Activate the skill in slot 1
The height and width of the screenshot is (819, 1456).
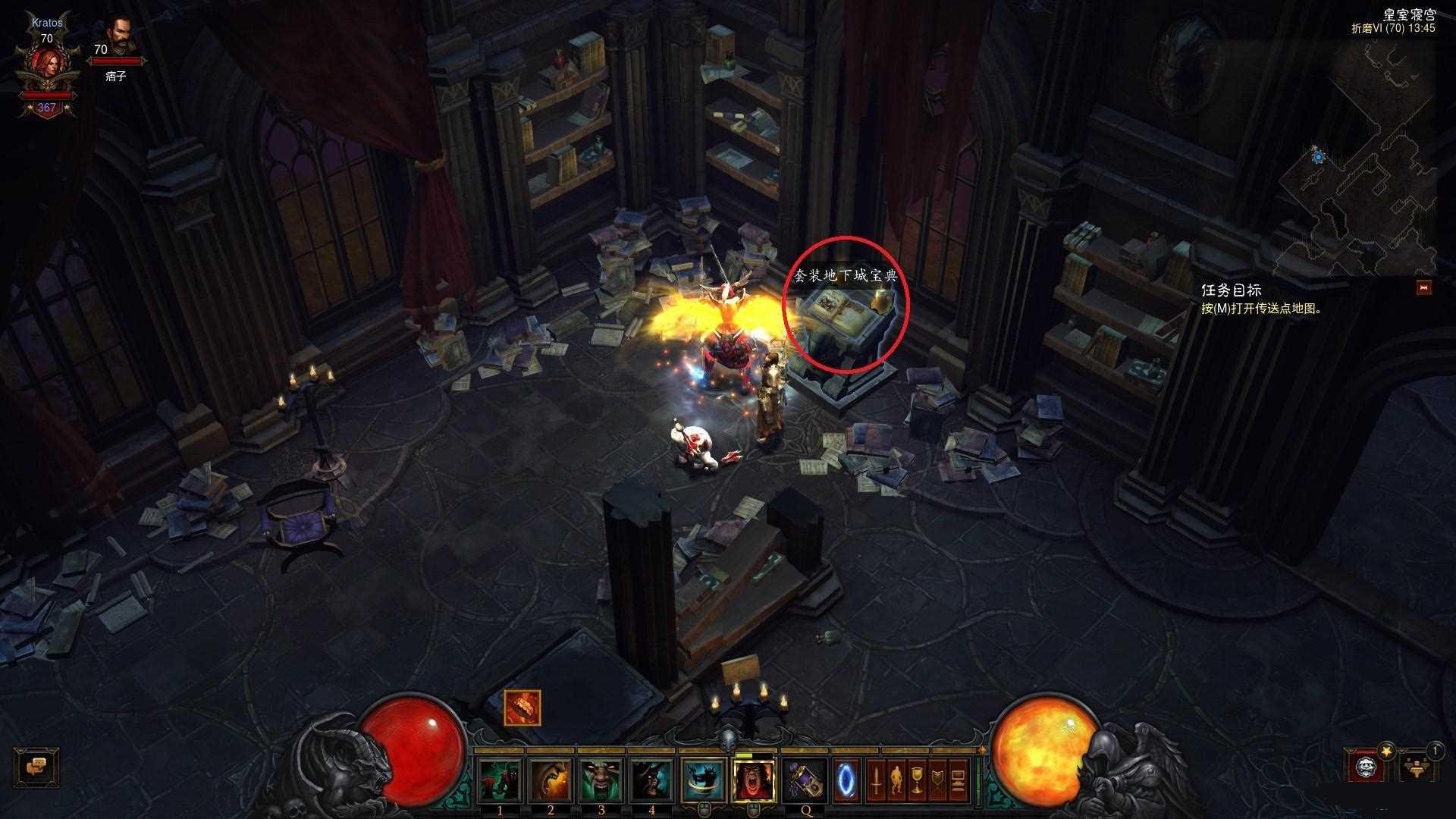[x=500, y=780]
